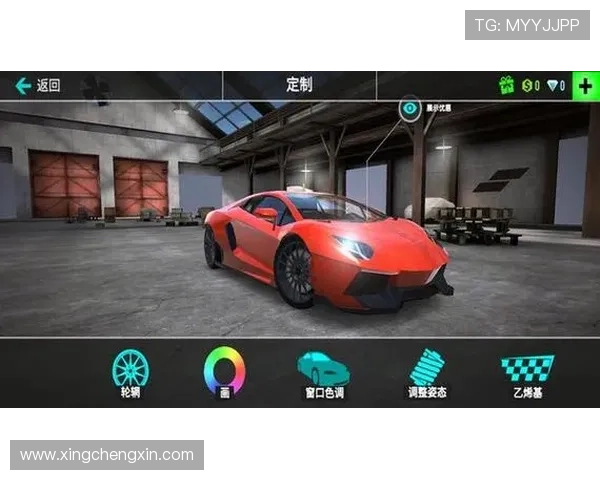Open the green gift box reward
This screenshot has height=480, width=600.
[506, 86]
